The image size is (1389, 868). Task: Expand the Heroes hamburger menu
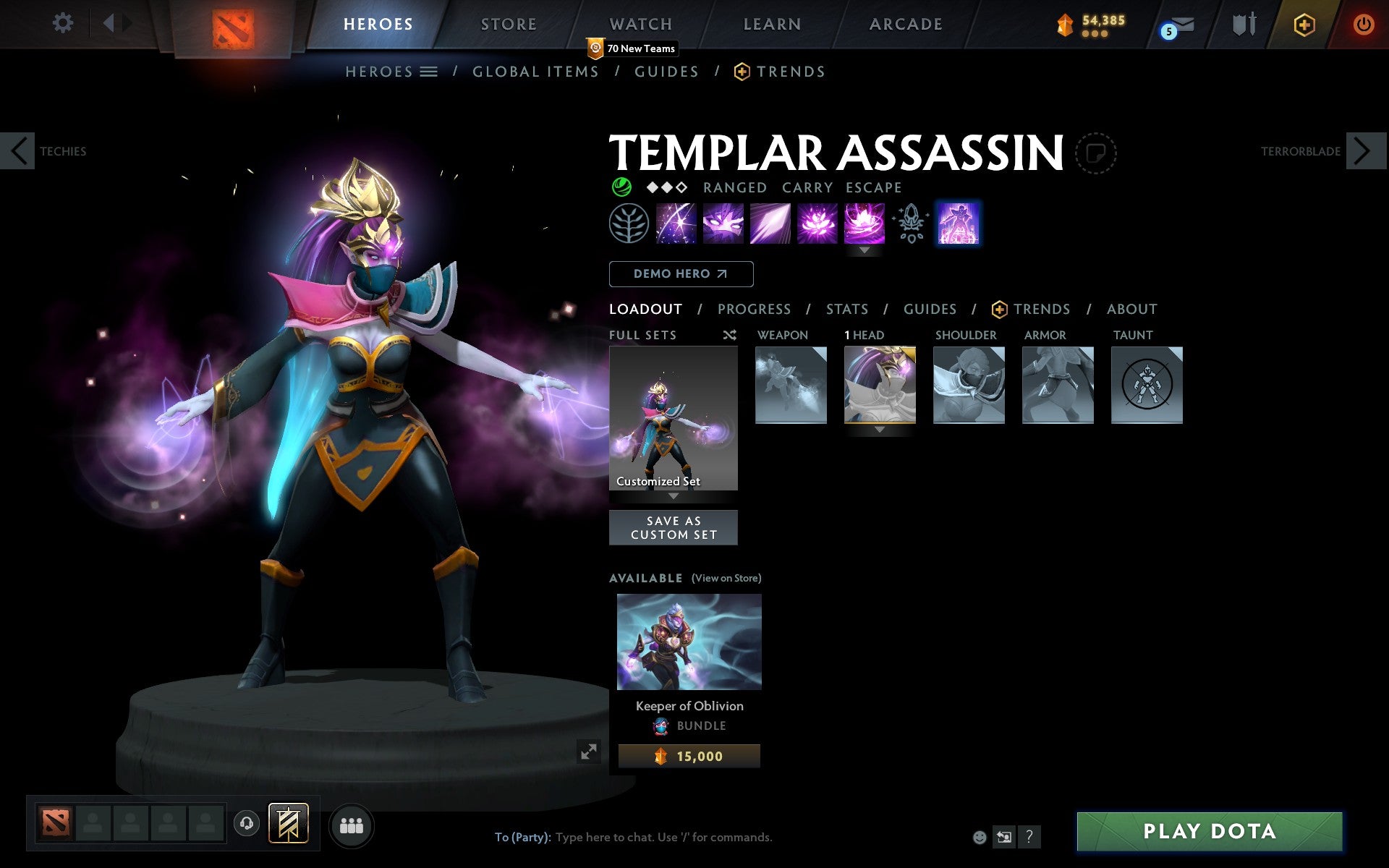coord(430,71)
